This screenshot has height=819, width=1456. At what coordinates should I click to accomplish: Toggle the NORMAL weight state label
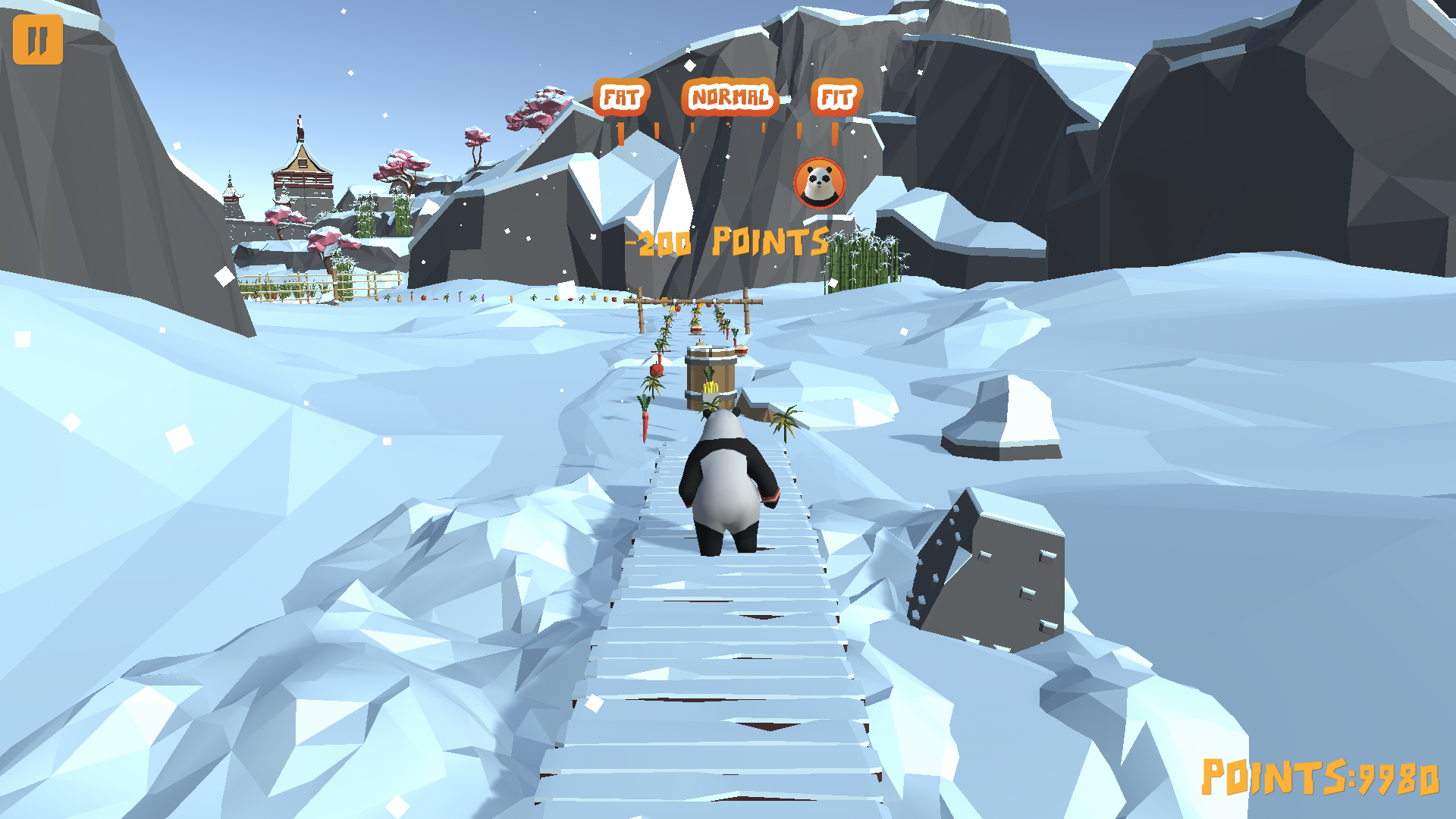pos(730,97)
